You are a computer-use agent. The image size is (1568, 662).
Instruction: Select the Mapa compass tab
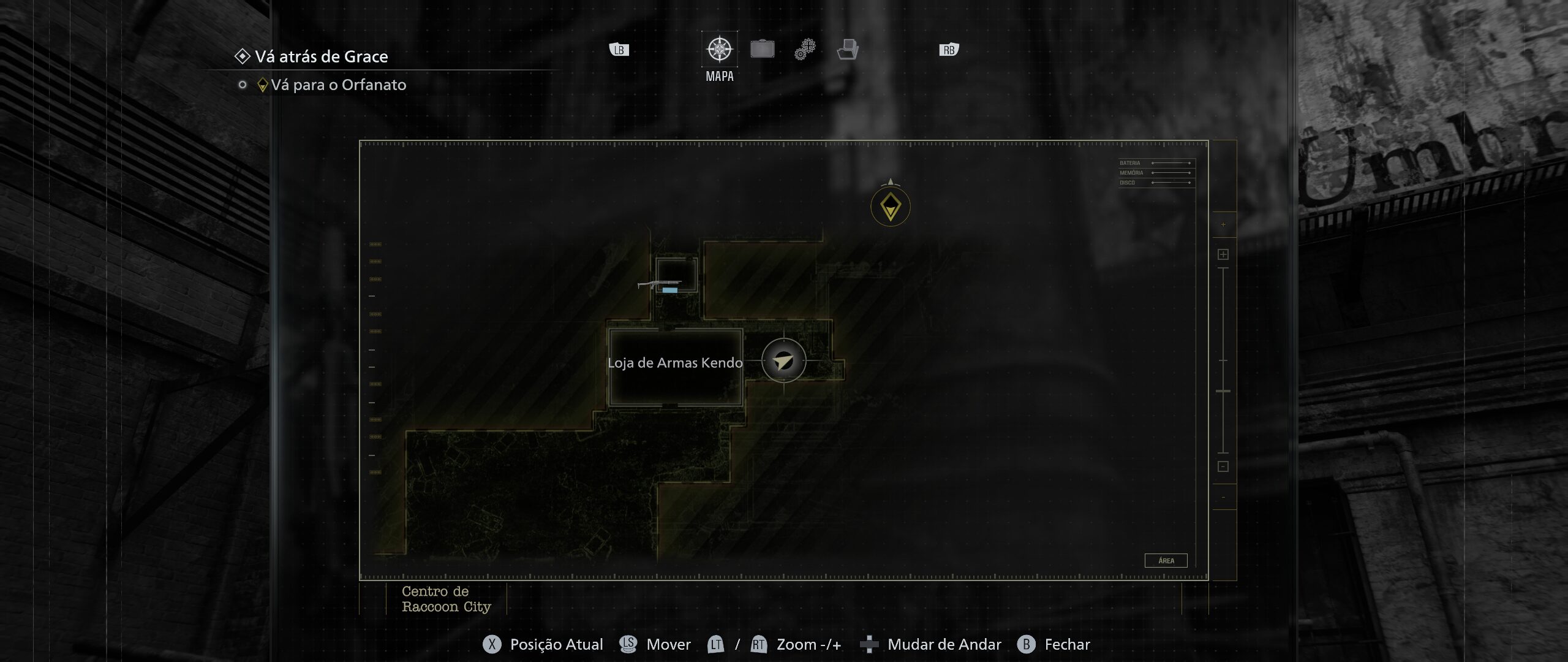pyautogui.click(x=719, y=50)
